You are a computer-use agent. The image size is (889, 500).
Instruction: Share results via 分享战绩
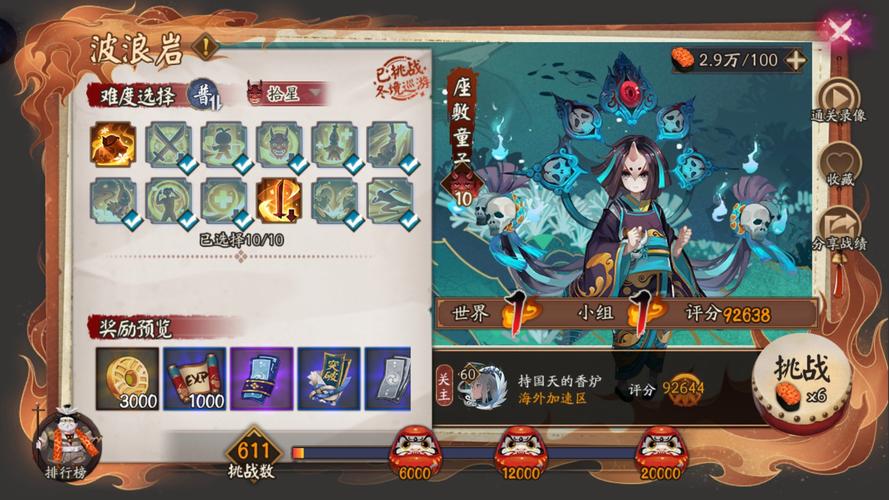tap(838, 233)
